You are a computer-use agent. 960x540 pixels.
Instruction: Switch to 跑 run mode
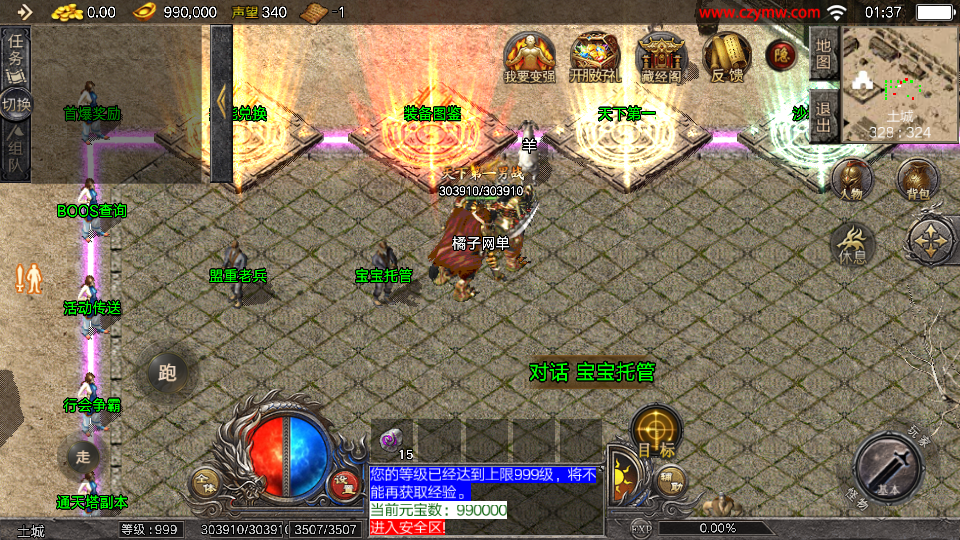(x=167, y=372)
